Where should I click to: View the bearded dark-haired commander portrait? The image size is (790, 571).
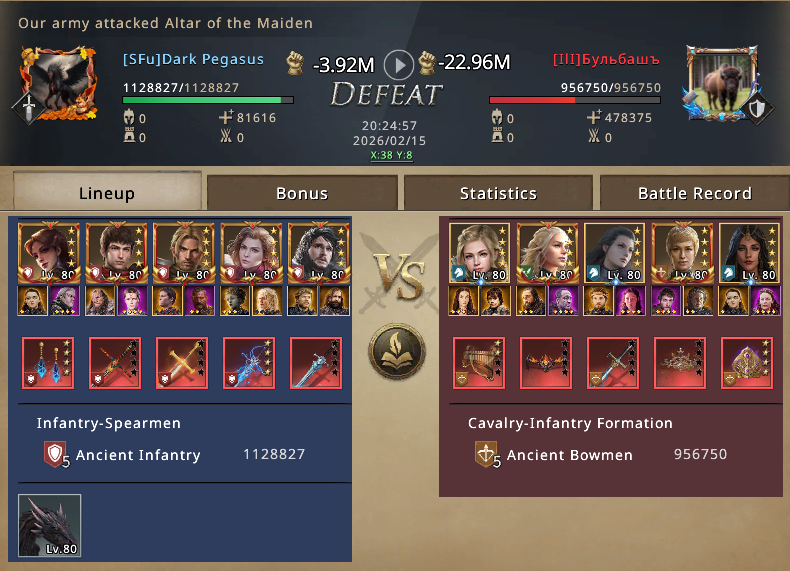pyautogui.click(x=317, y=253)
